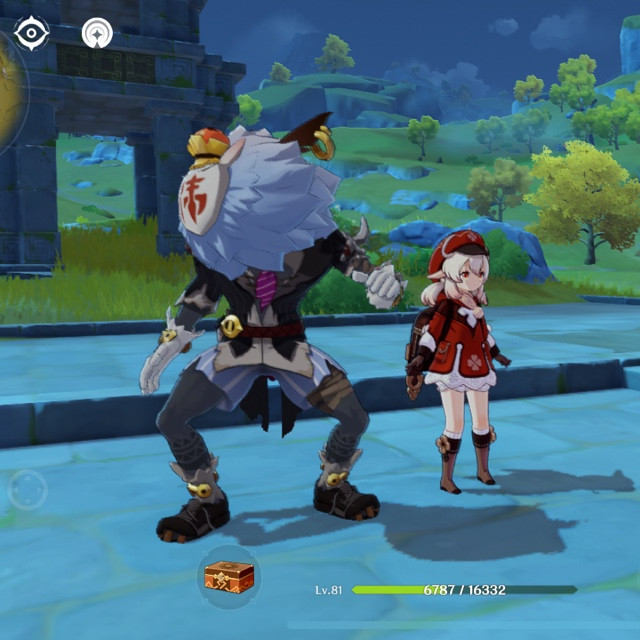Open the treasure chest button

click(227, 576)
